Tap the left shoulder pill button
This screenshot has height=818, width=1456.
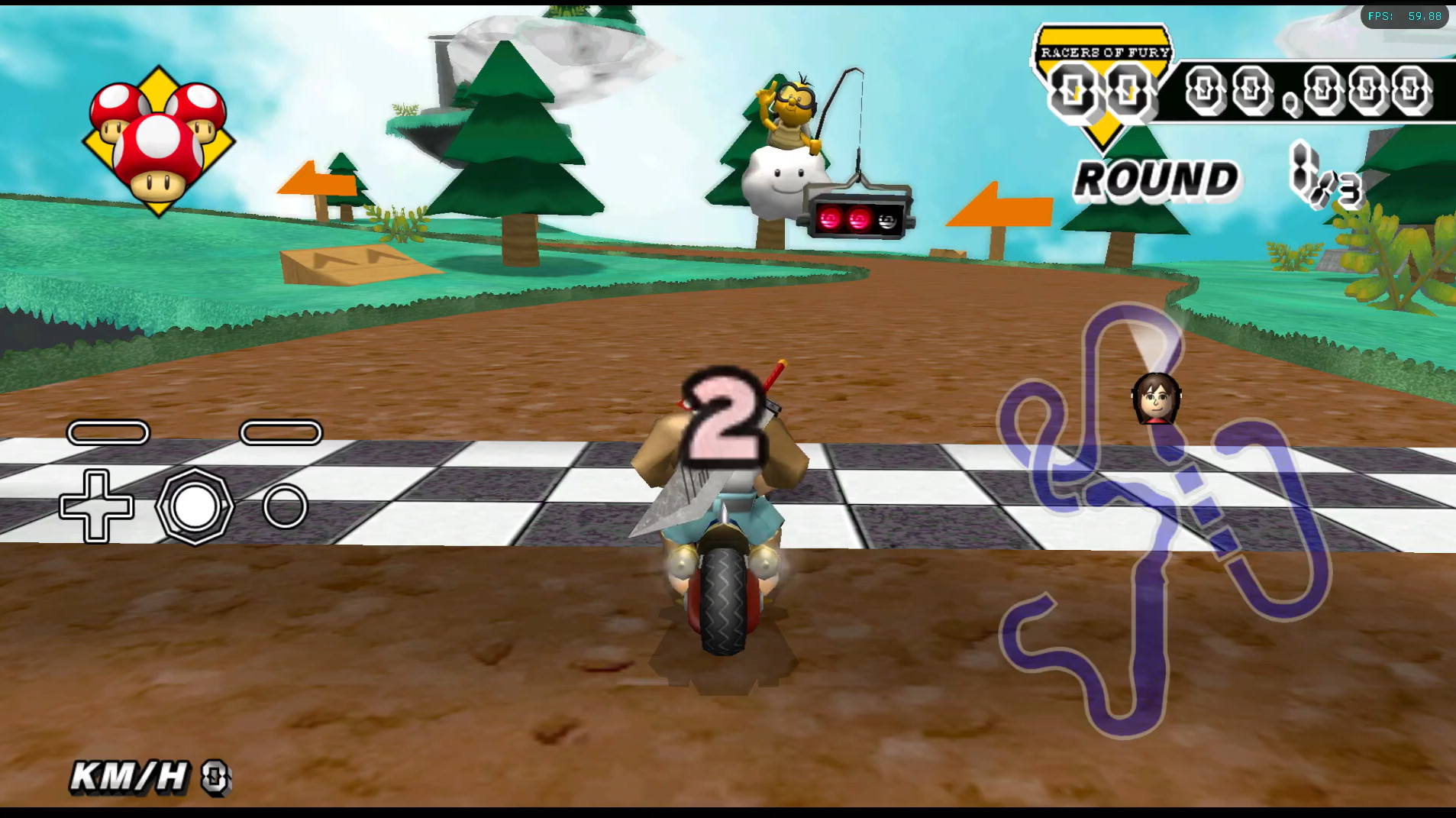coord(108,433)
